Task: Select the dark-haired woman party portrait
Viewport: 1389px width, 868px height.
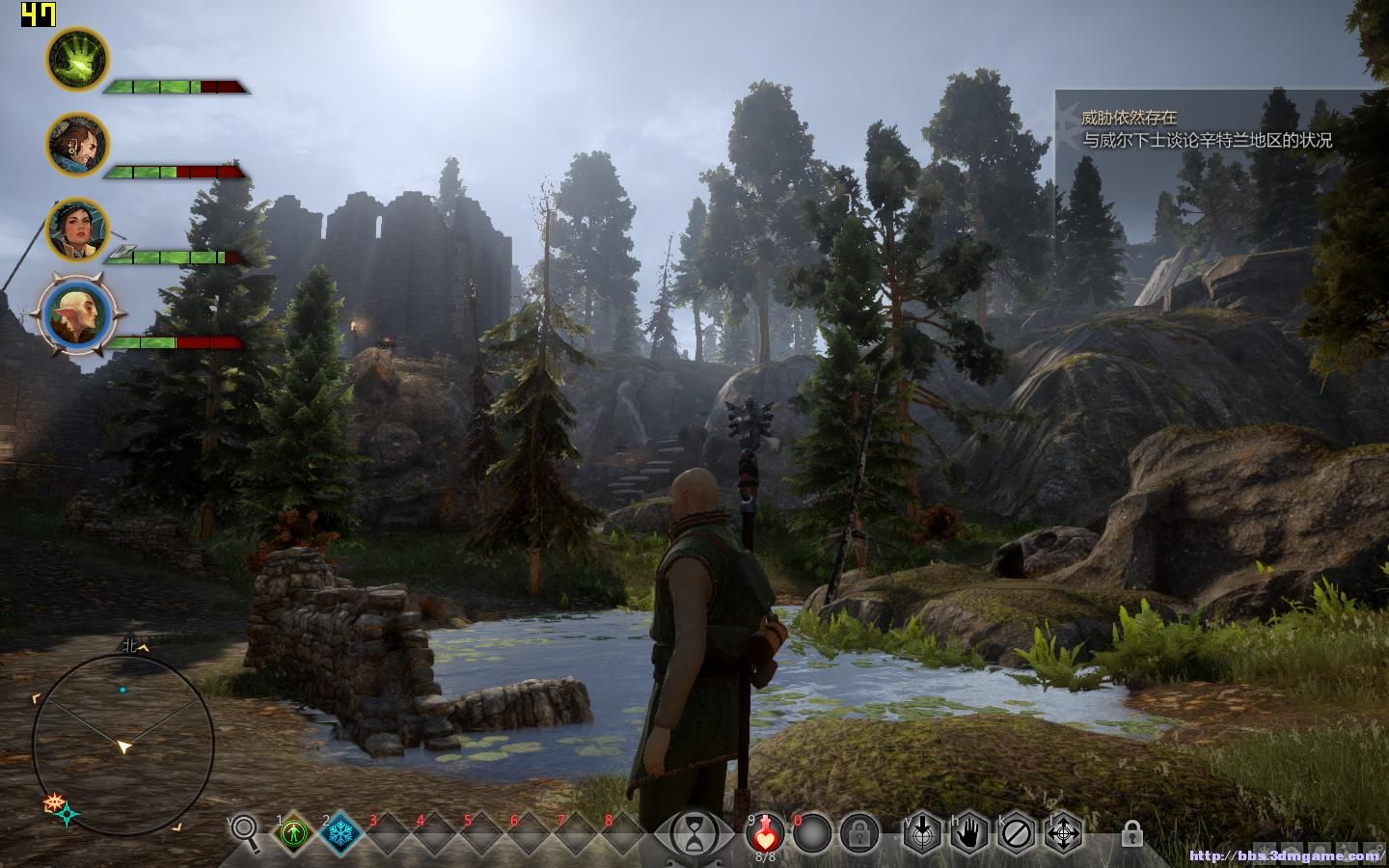Action: [x=77, y=229]
